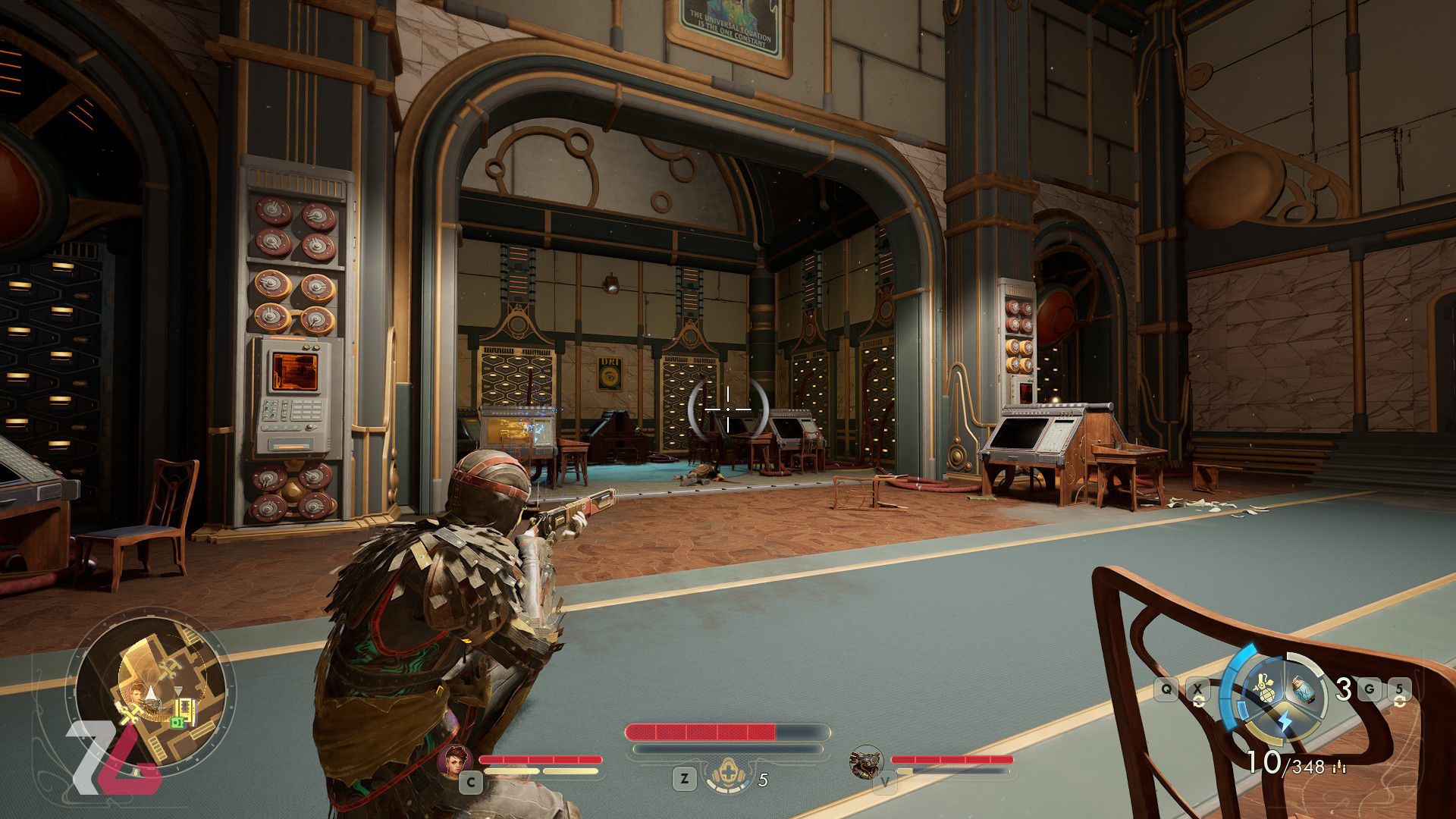Click the medkit inhaler icon beside the Z key
This screenshot has width=1456, height=819.
click(x=729, y=771)
